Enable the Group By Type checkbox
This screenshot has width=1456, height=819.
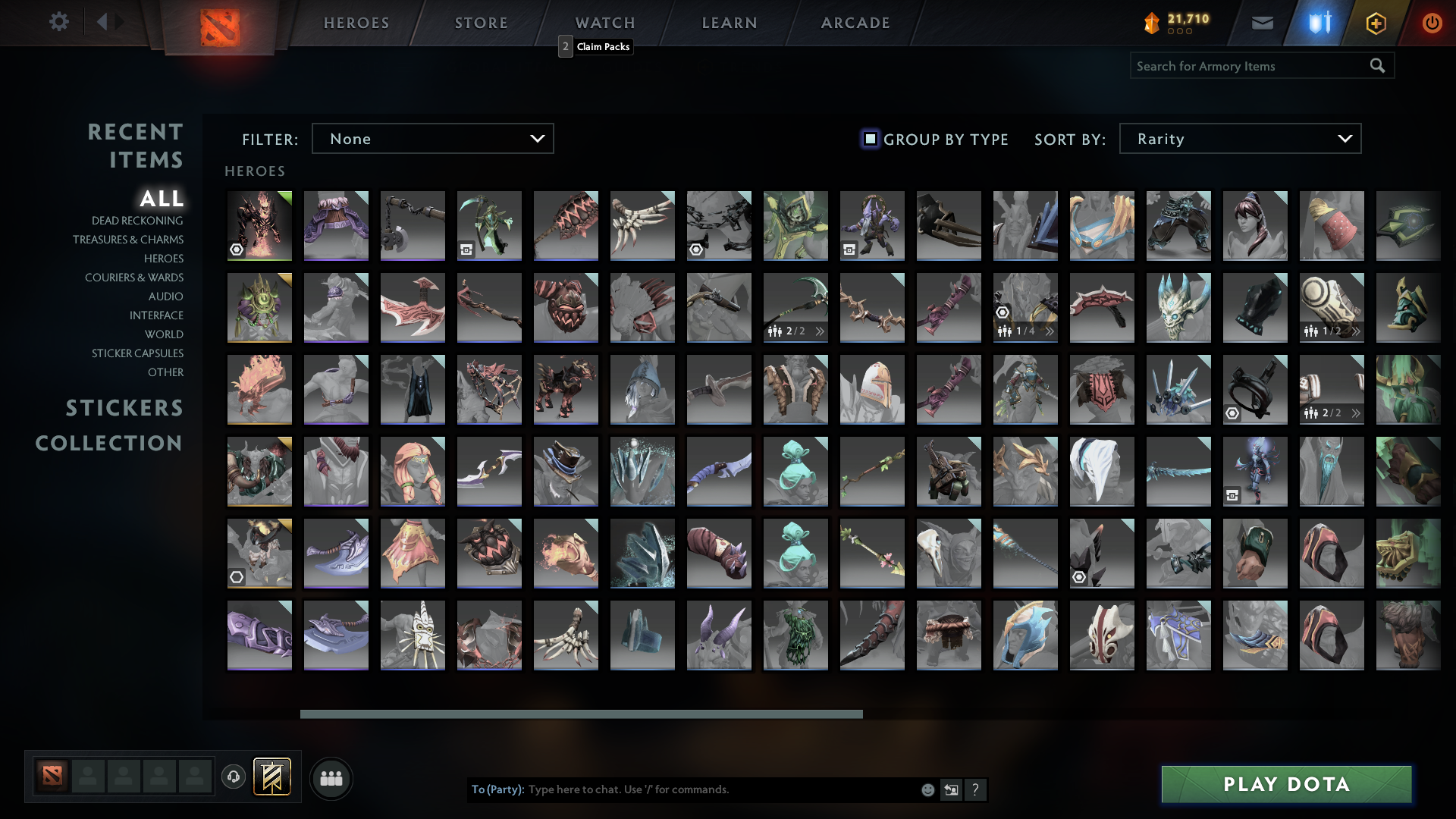pyautogui.click(x=869, y=139)
